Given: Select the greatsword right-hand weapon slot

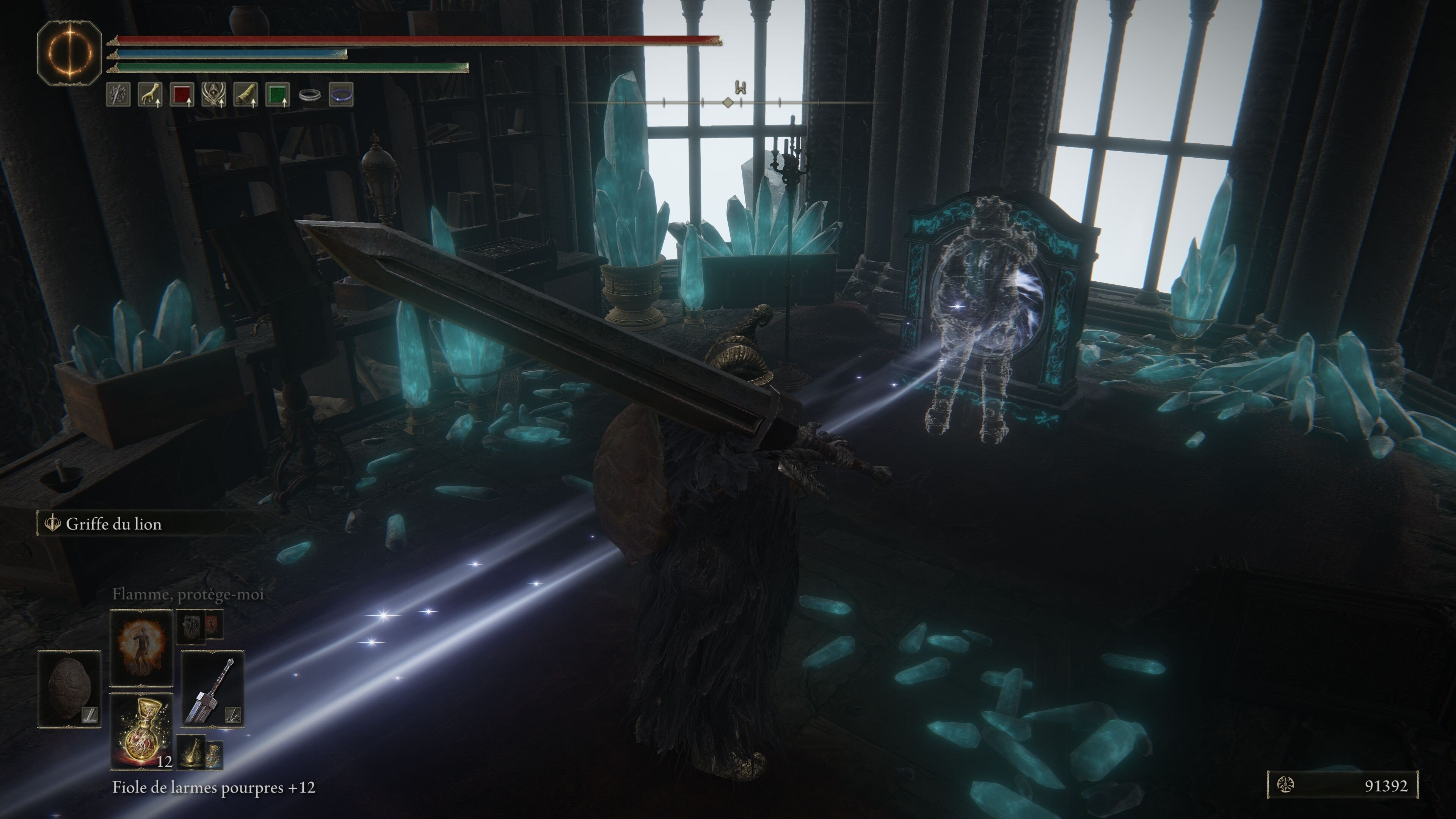Looking at the screenshot, I should 212,689.
